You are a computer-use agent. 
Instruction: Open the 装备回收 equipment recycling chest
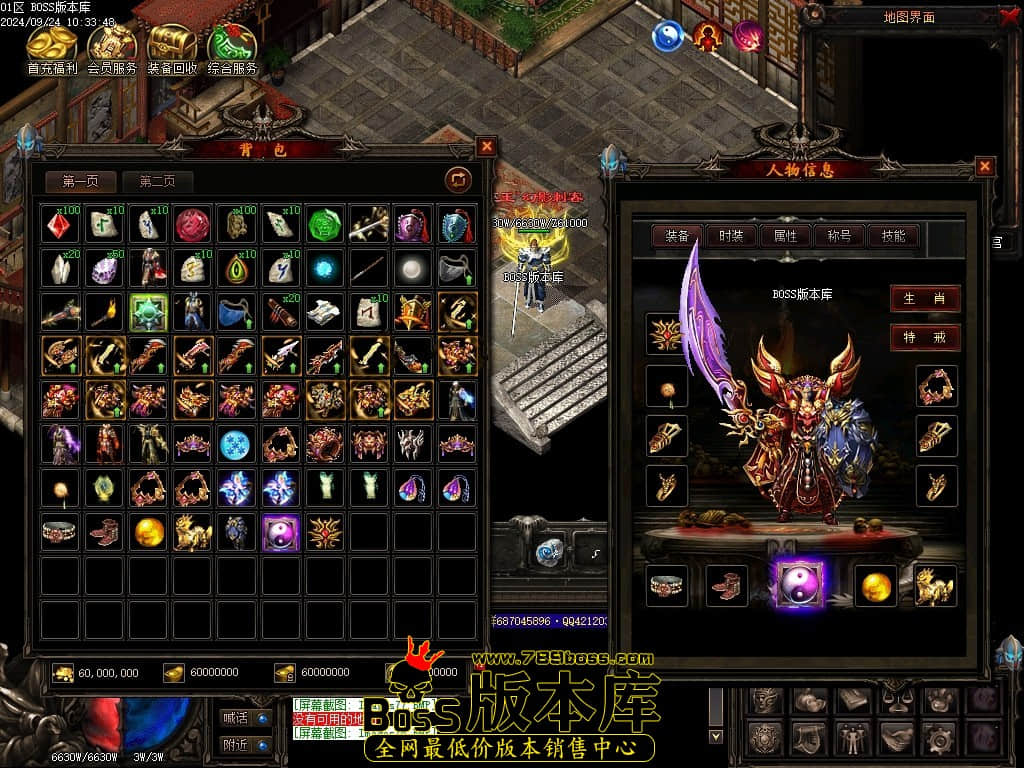[x=172, y=48]
